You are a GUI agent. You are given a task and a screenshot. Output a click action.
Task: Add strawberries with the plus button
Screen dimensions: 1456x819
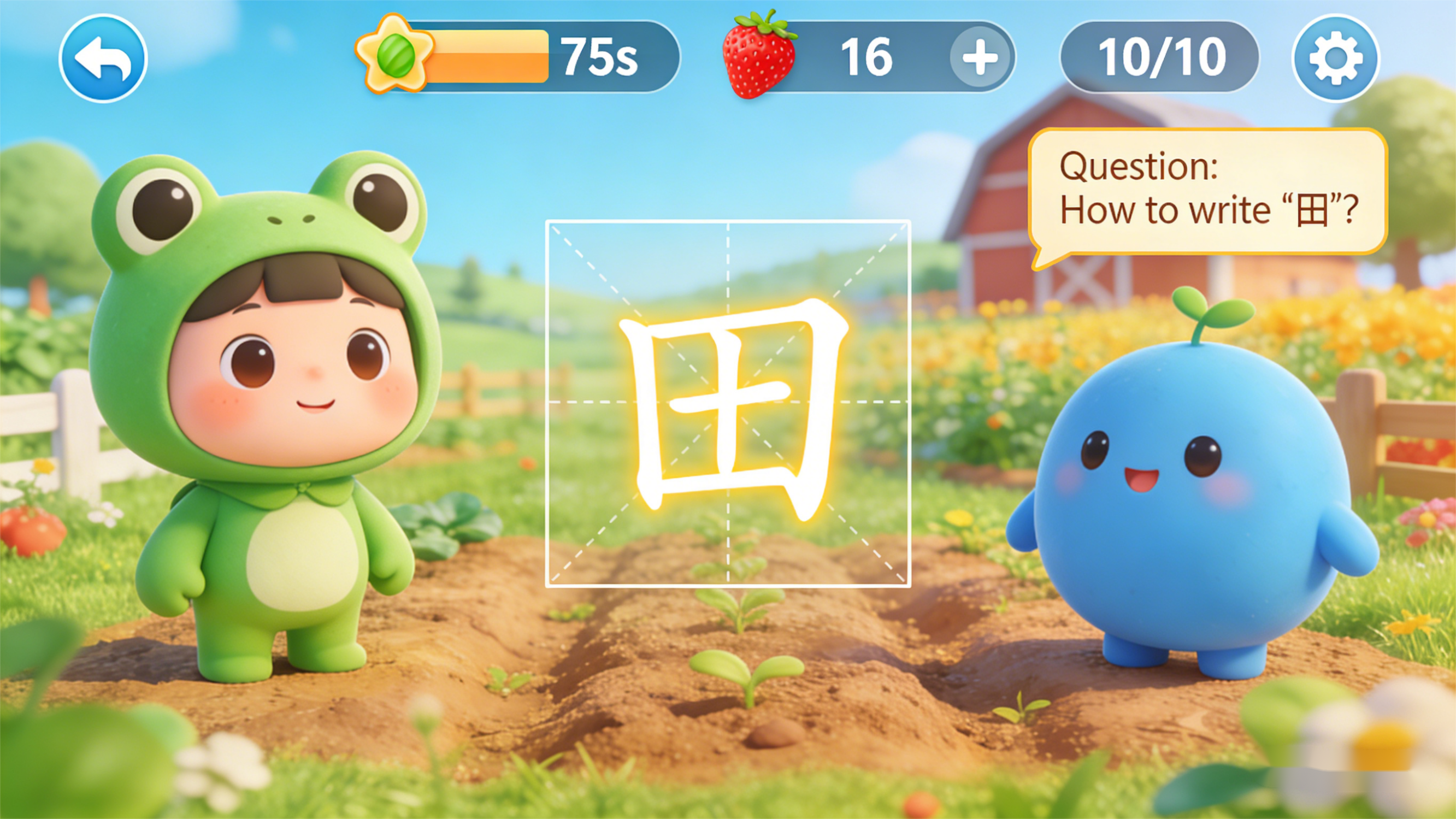click(980, 57)
